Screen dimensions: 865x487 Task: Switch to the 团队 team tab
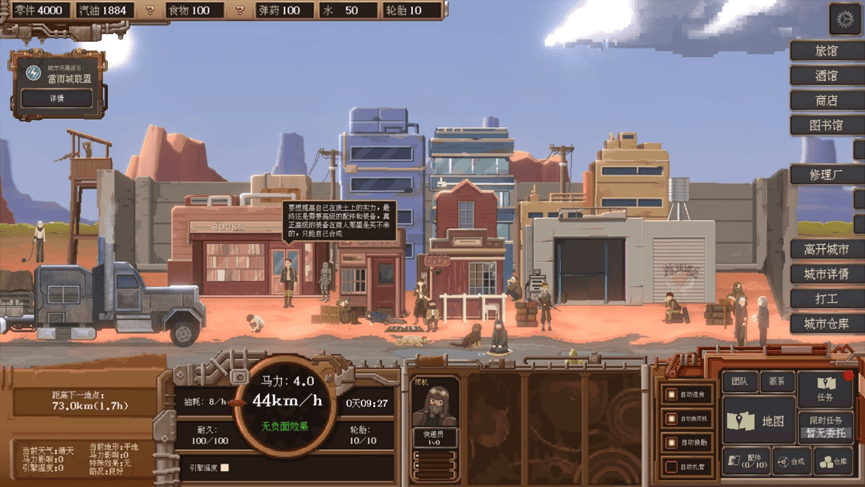click(739, 382)
